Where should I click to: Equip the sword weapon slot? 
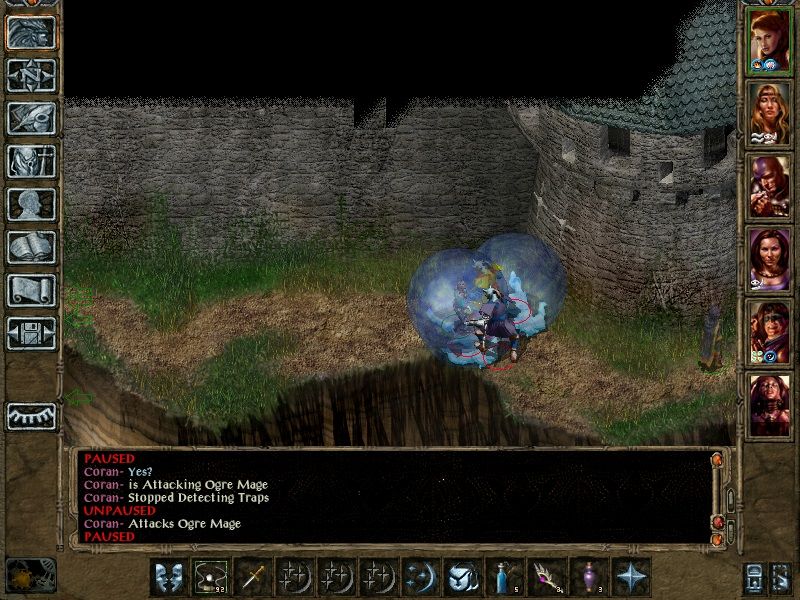tap(254, 577)
